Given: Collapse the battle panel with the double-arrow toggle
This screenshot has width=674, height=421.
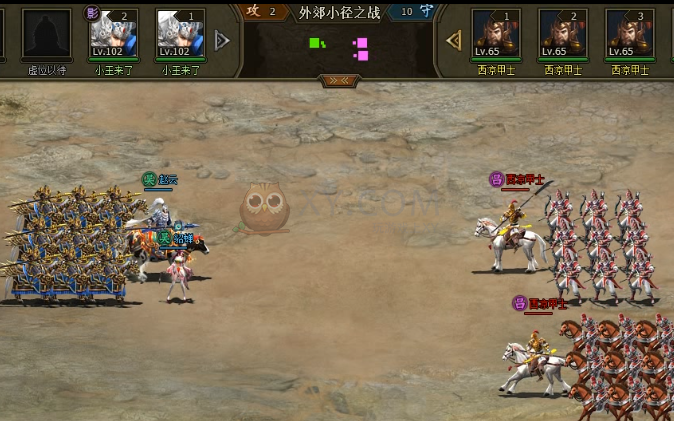Looking at the screenshot, I should point(339,80).
